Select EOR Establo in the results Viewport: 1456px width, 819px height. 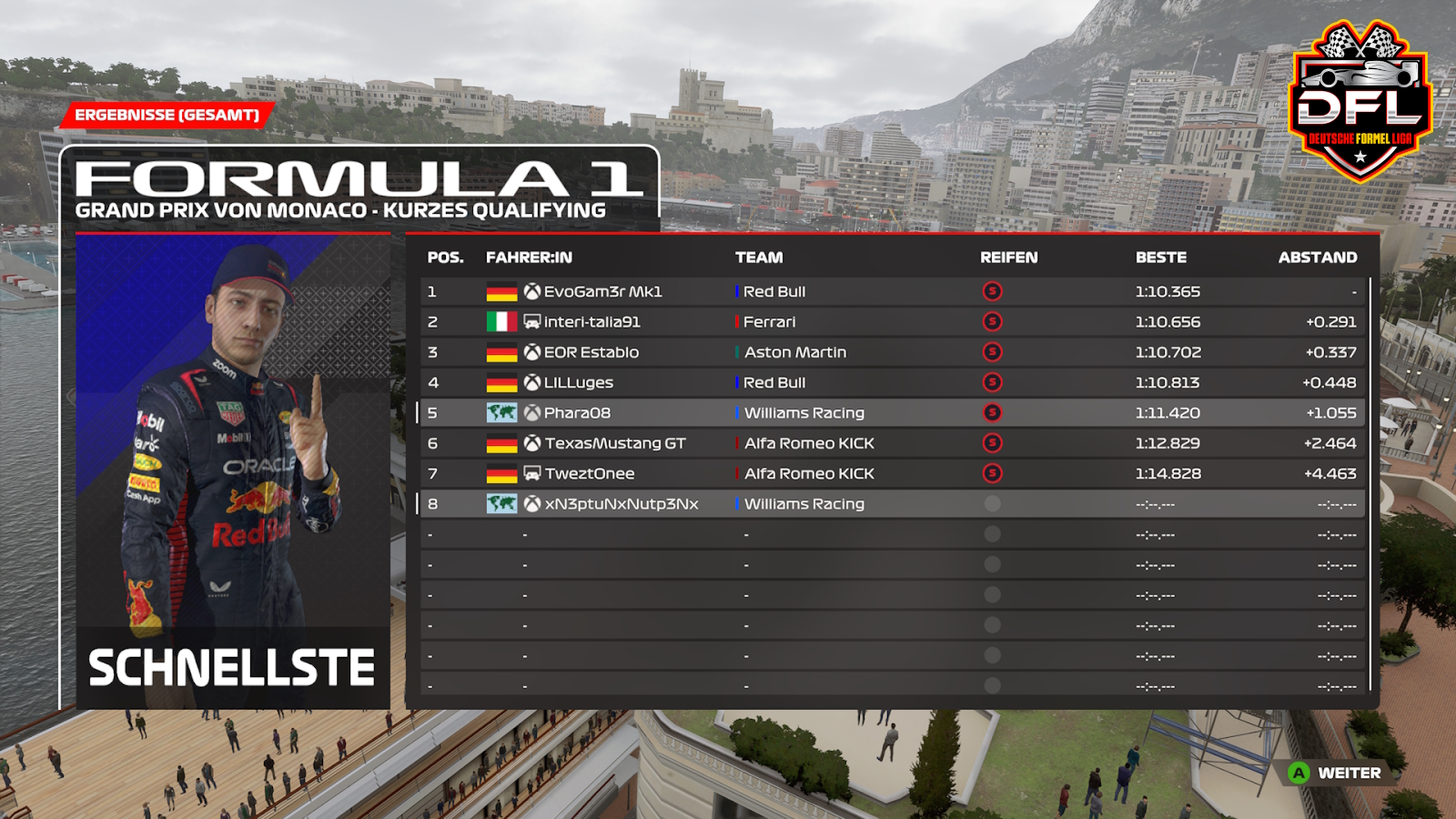tap(591, 352)
